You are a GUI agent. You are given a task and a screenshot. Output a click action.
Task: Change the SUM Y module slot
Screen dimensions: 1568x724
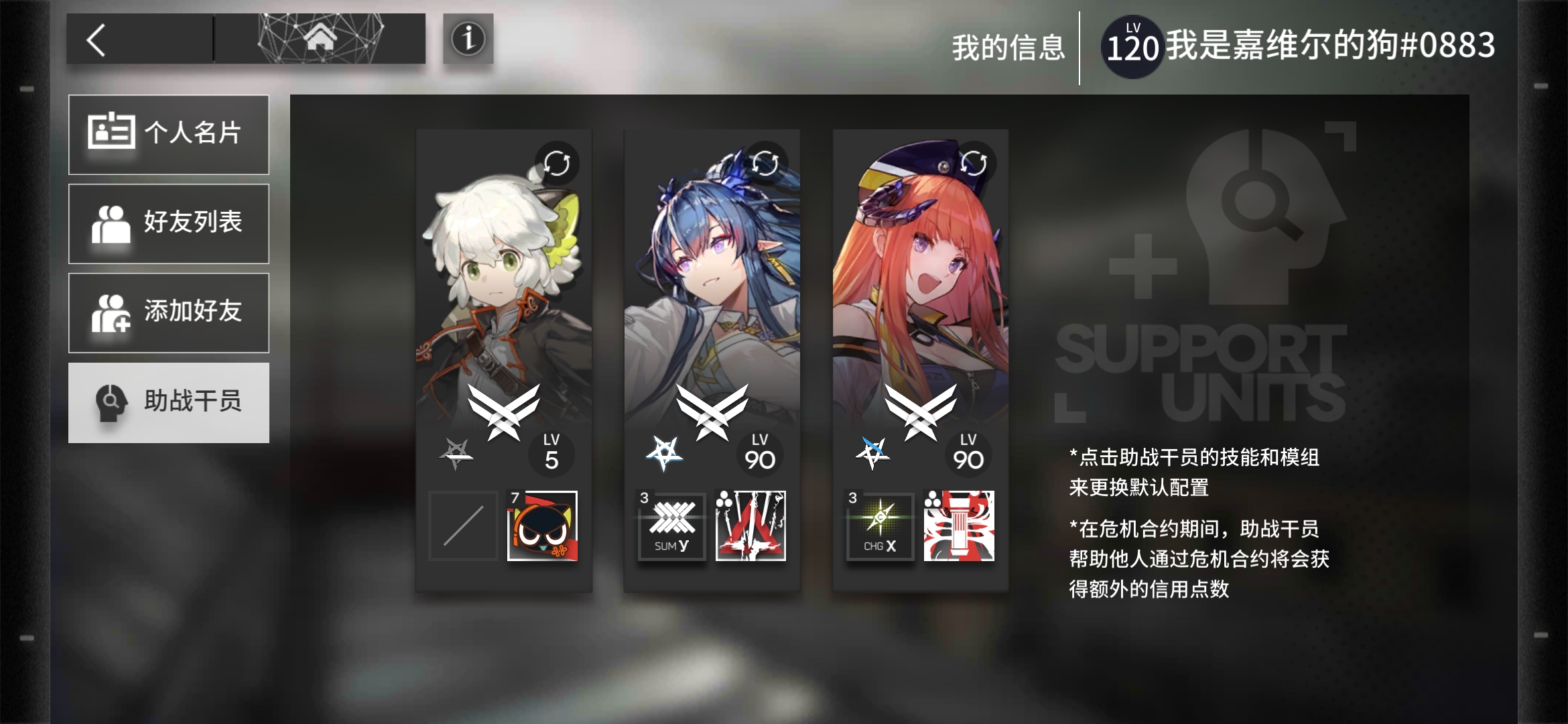pos(671,526)
